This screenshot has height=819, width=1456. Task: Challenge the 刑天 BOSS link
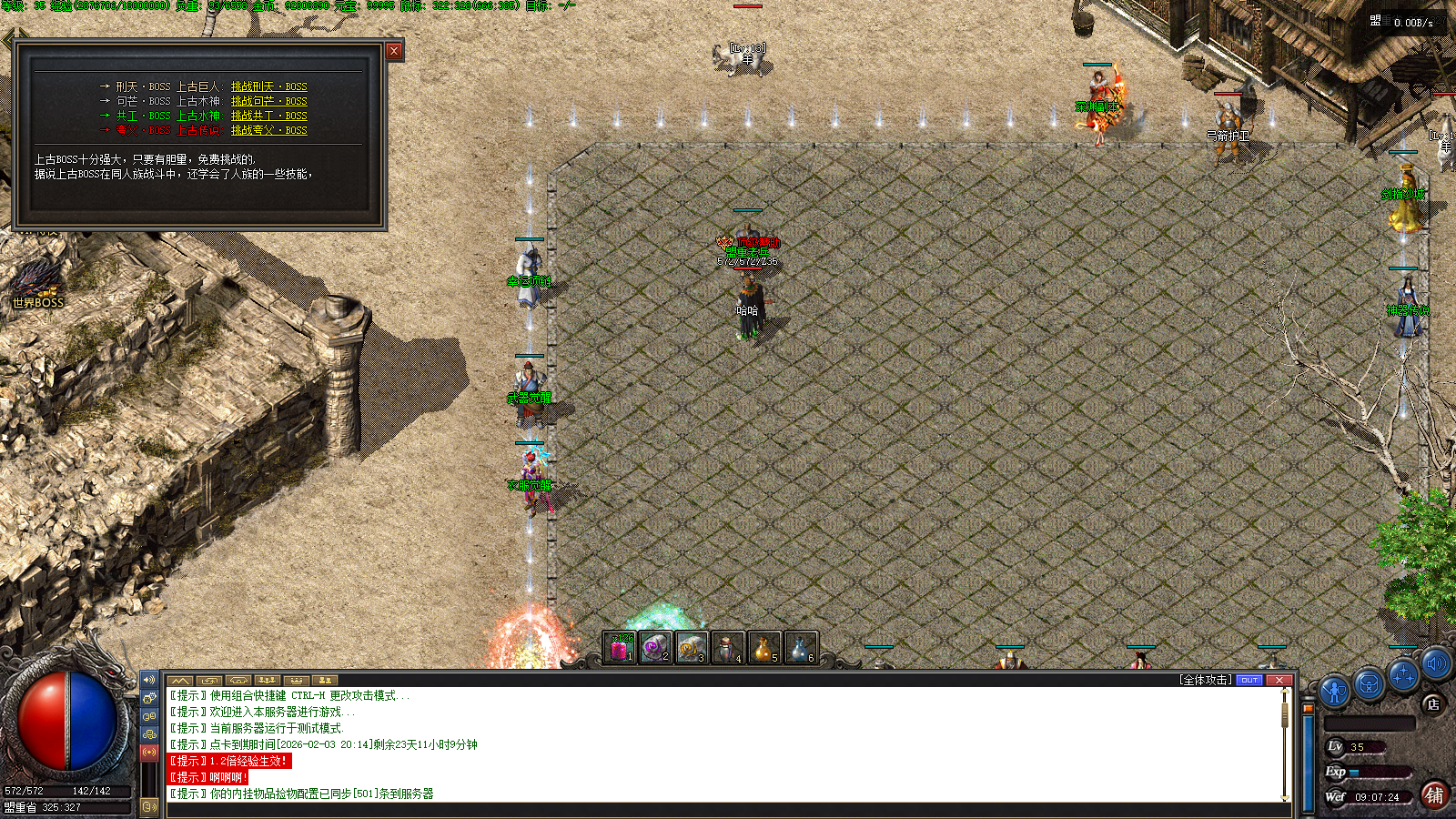pos(268,87)
